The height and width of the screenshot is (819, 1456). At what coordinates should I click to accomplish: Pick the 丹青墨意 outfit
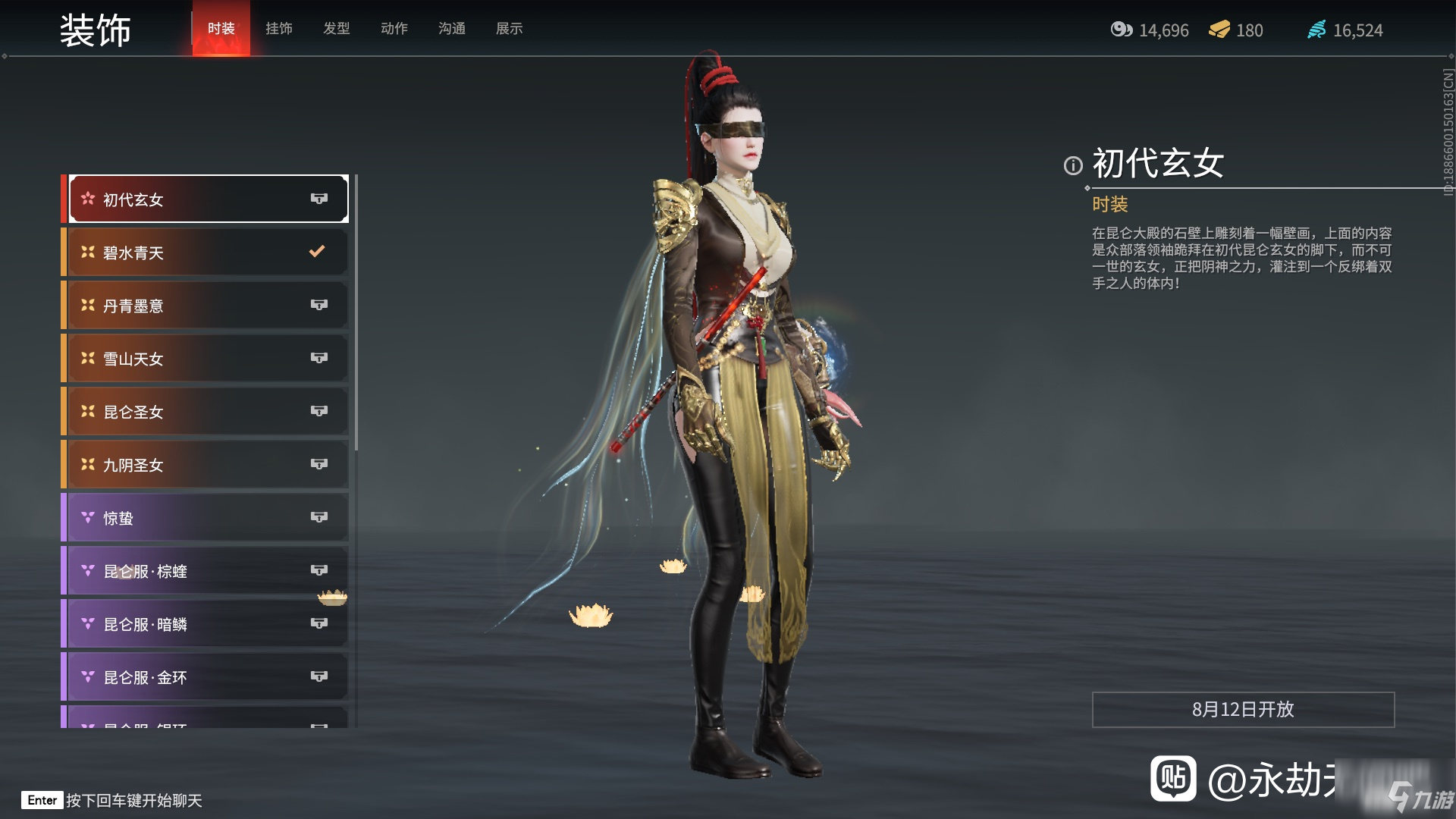207,306
